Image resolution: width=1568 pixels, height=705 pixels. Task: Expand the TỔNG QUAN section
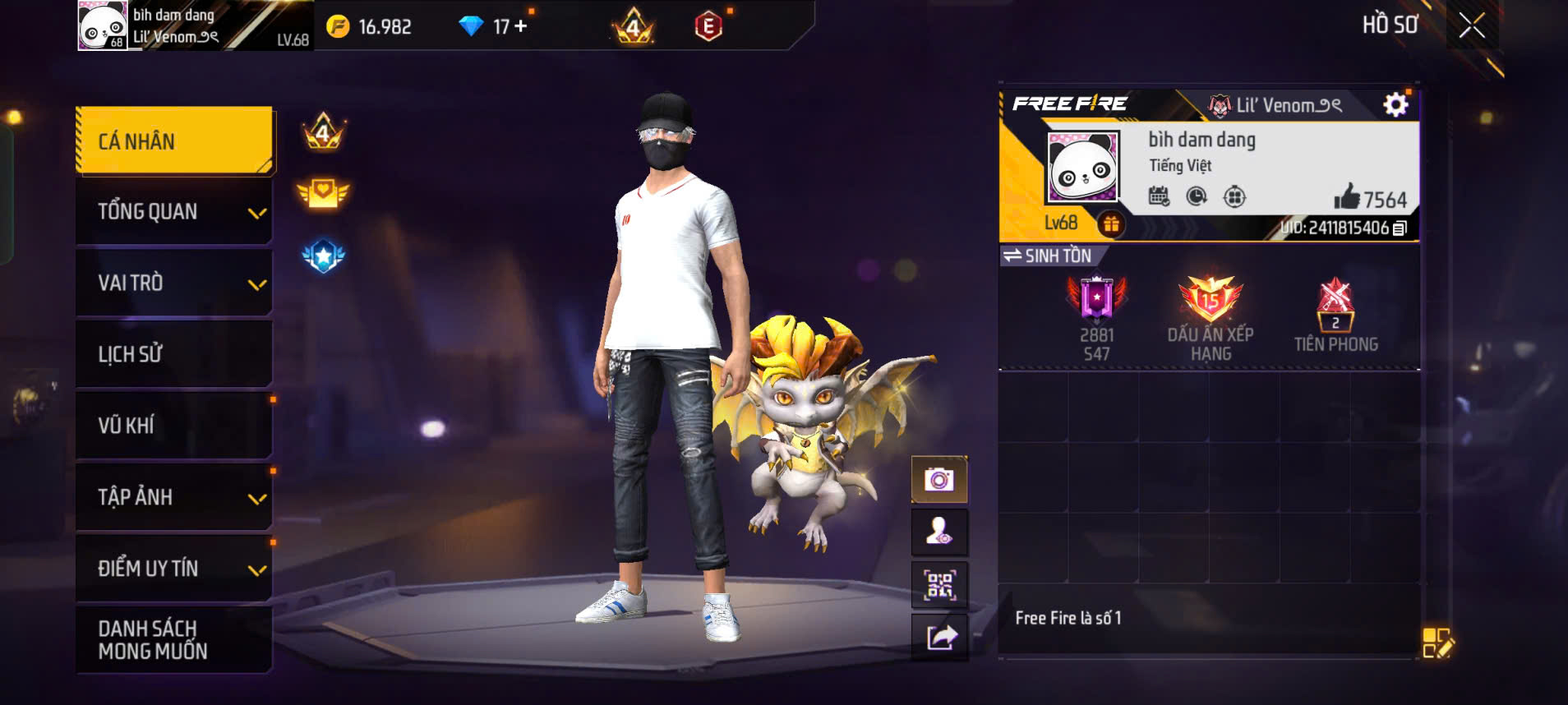(174, 212)
